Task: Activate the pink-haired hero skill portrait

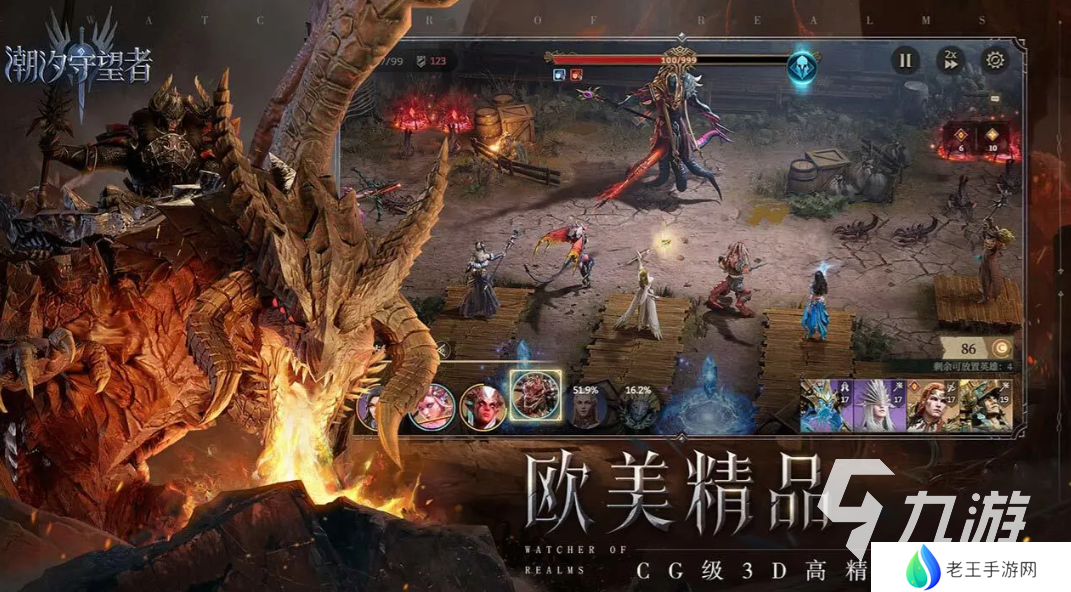Action: 432,406
